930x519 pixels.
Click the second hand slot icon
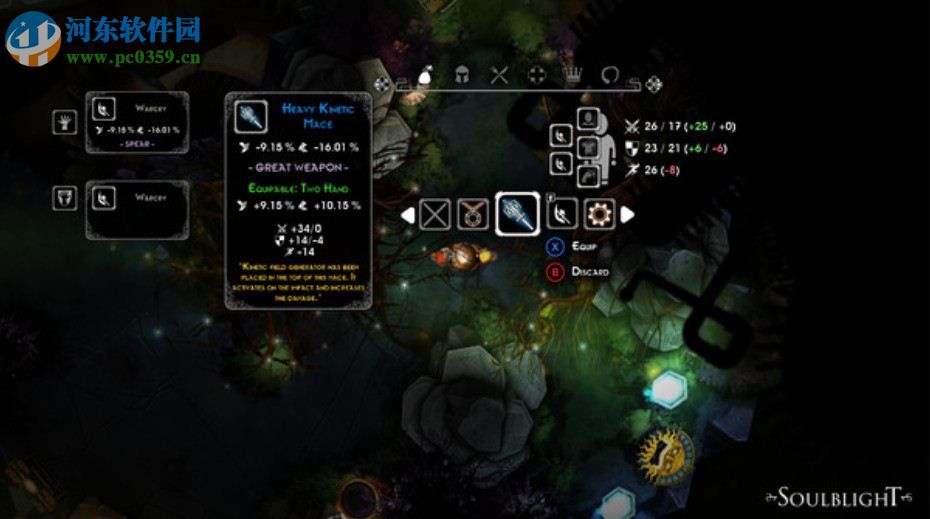tap(65, 198)
